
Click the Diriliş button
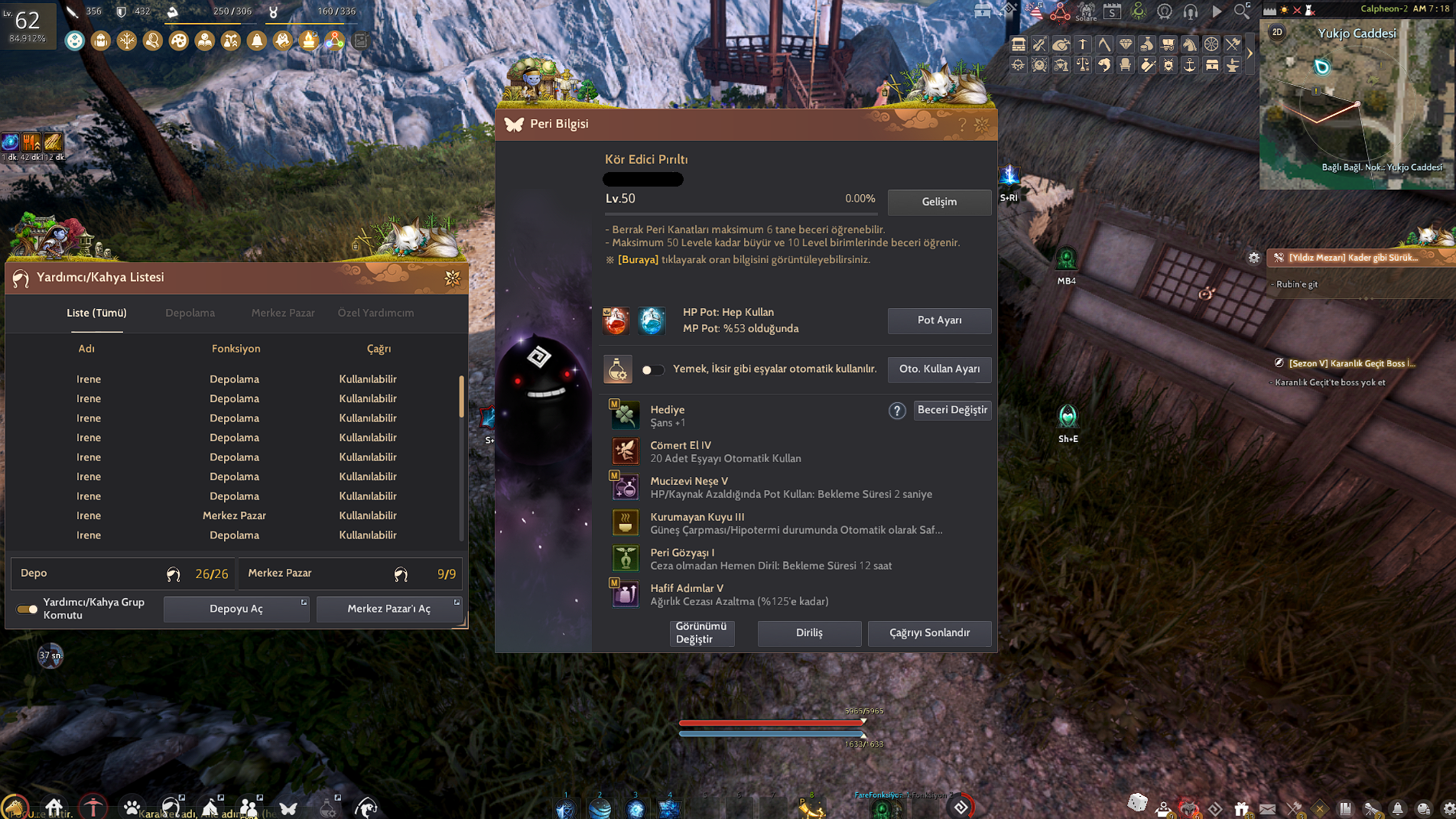point(809,633)
